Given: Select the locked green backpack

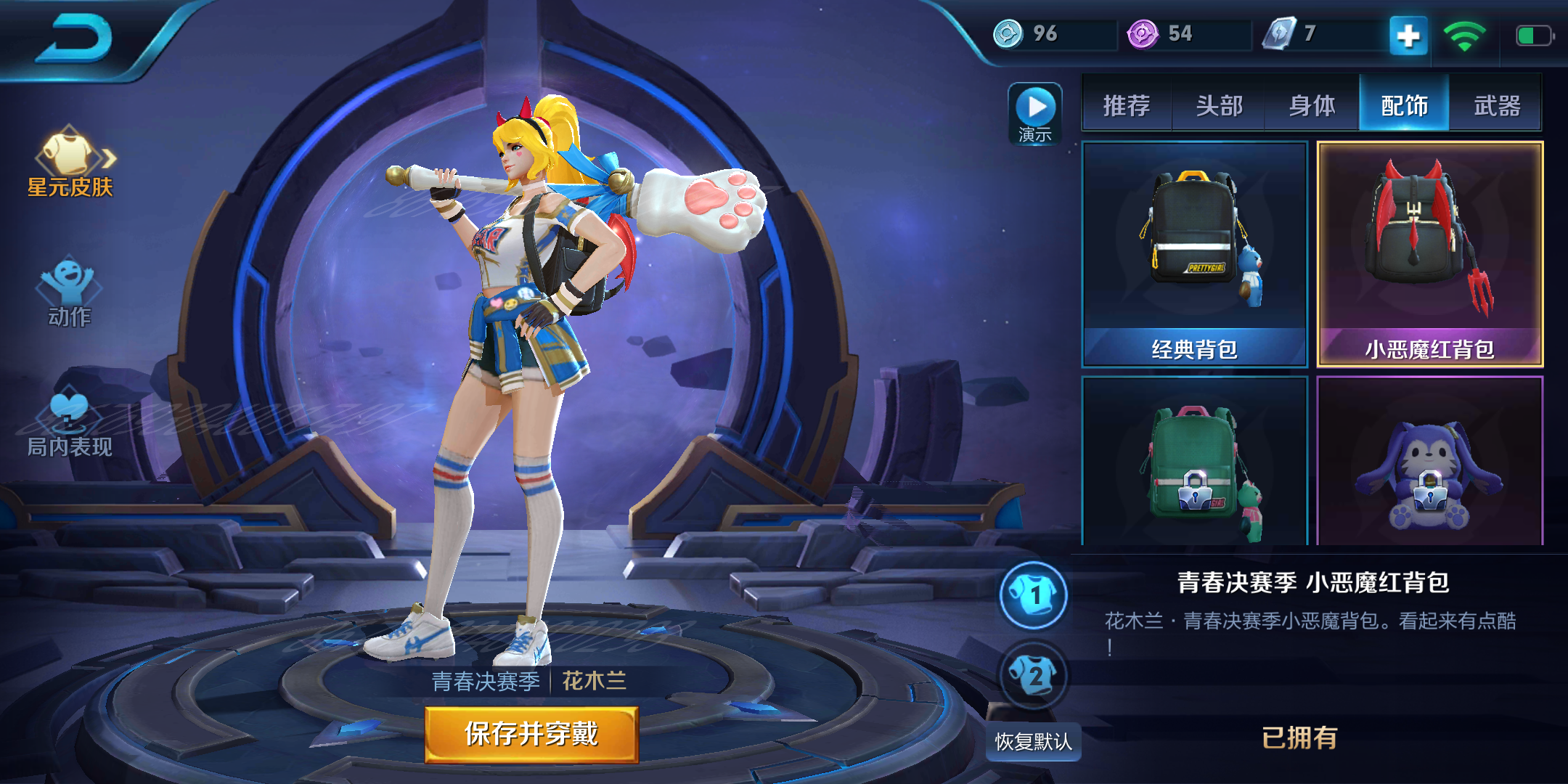Looking at the screenshot, I should click(x=1195, y=465).
